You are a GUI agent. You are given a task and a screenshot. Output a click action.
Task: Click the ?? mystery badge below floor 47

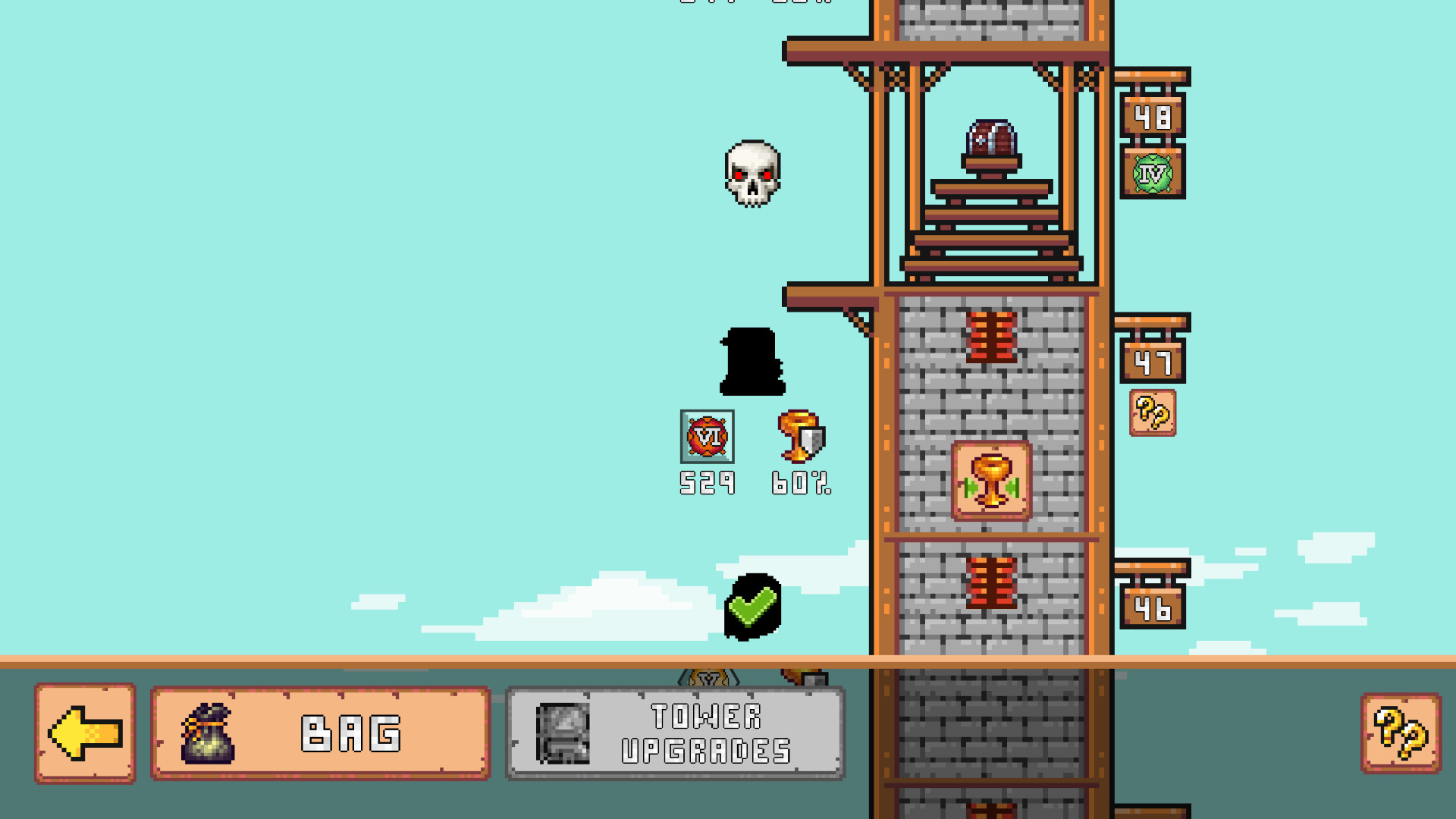tap(1152, 411)
